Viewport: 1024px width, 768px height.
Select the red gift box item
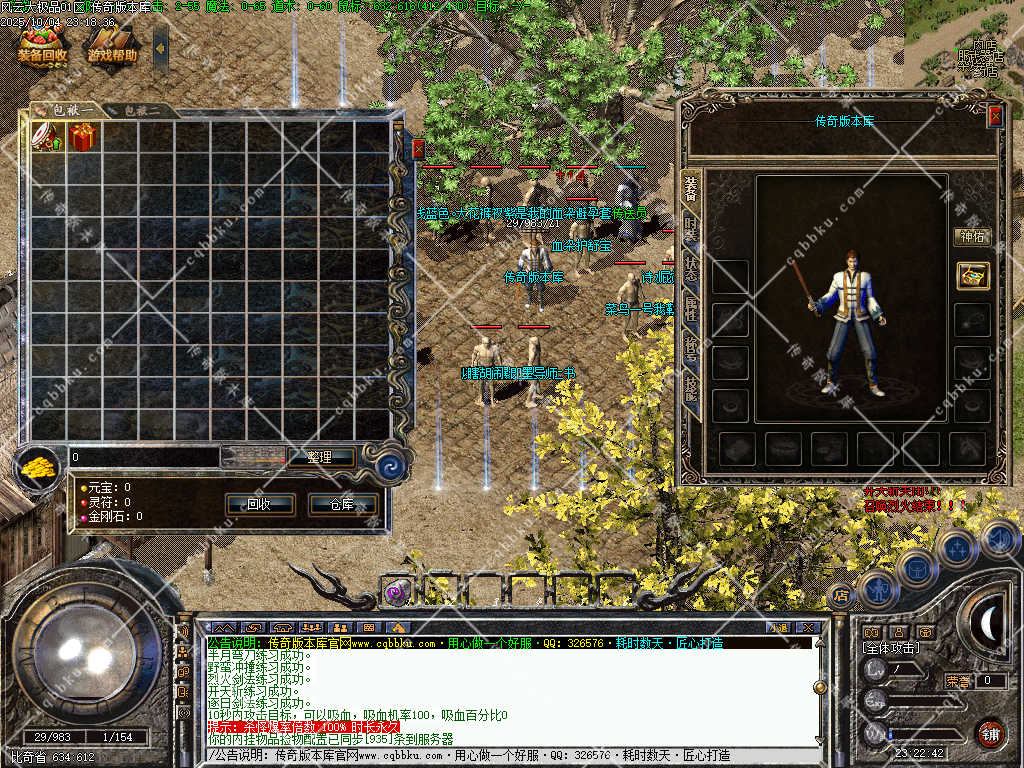coord(83,137)
